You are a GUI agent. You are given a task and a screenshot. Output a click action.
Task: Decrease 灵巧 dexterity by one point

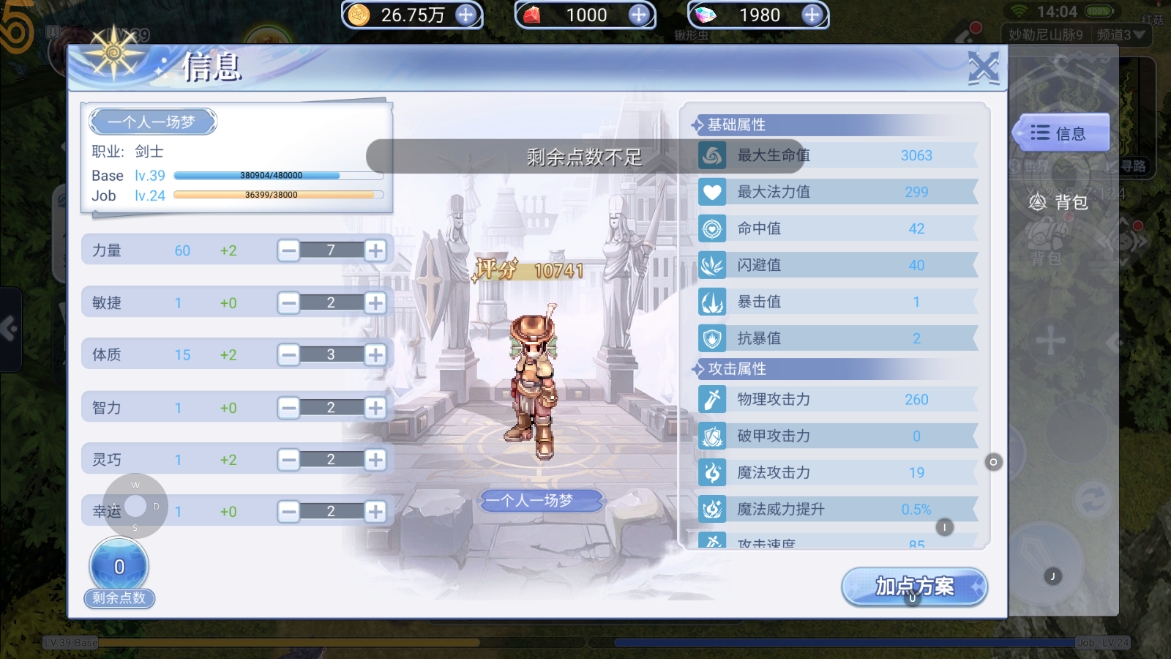[289, 459]
